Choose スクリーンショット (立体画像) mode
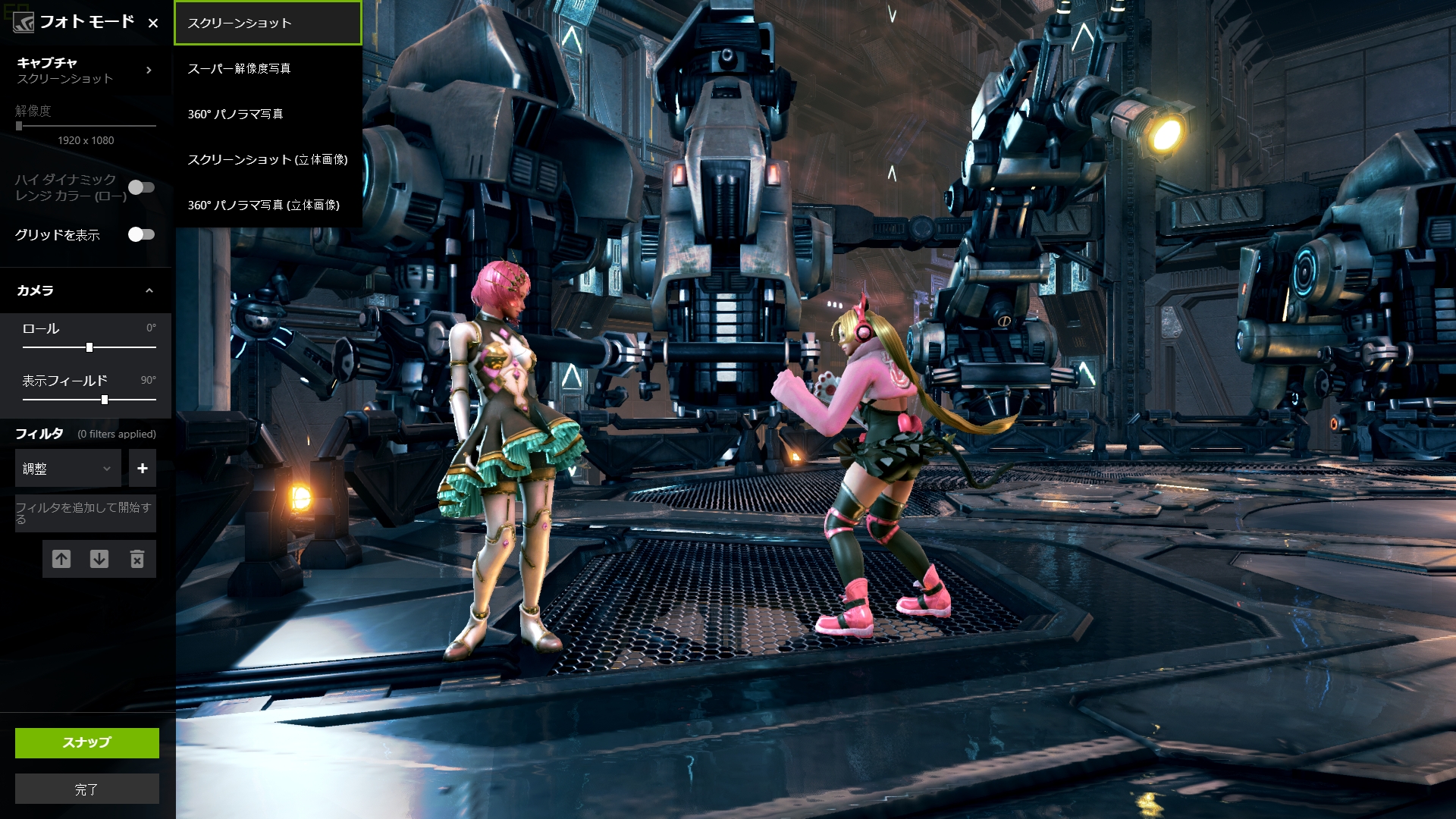Image resolution: width=1456 pixels, height=819 pixels. point(267,159)
